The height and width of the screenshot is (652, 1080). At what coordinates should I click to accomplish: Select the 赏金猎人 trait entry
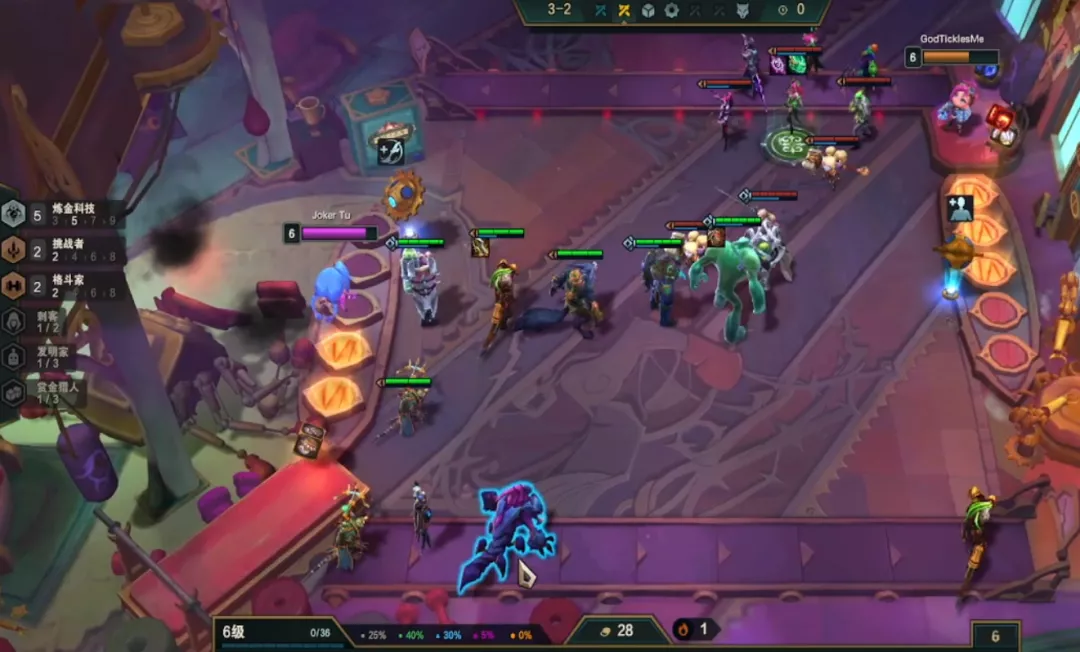coord(42,392)
